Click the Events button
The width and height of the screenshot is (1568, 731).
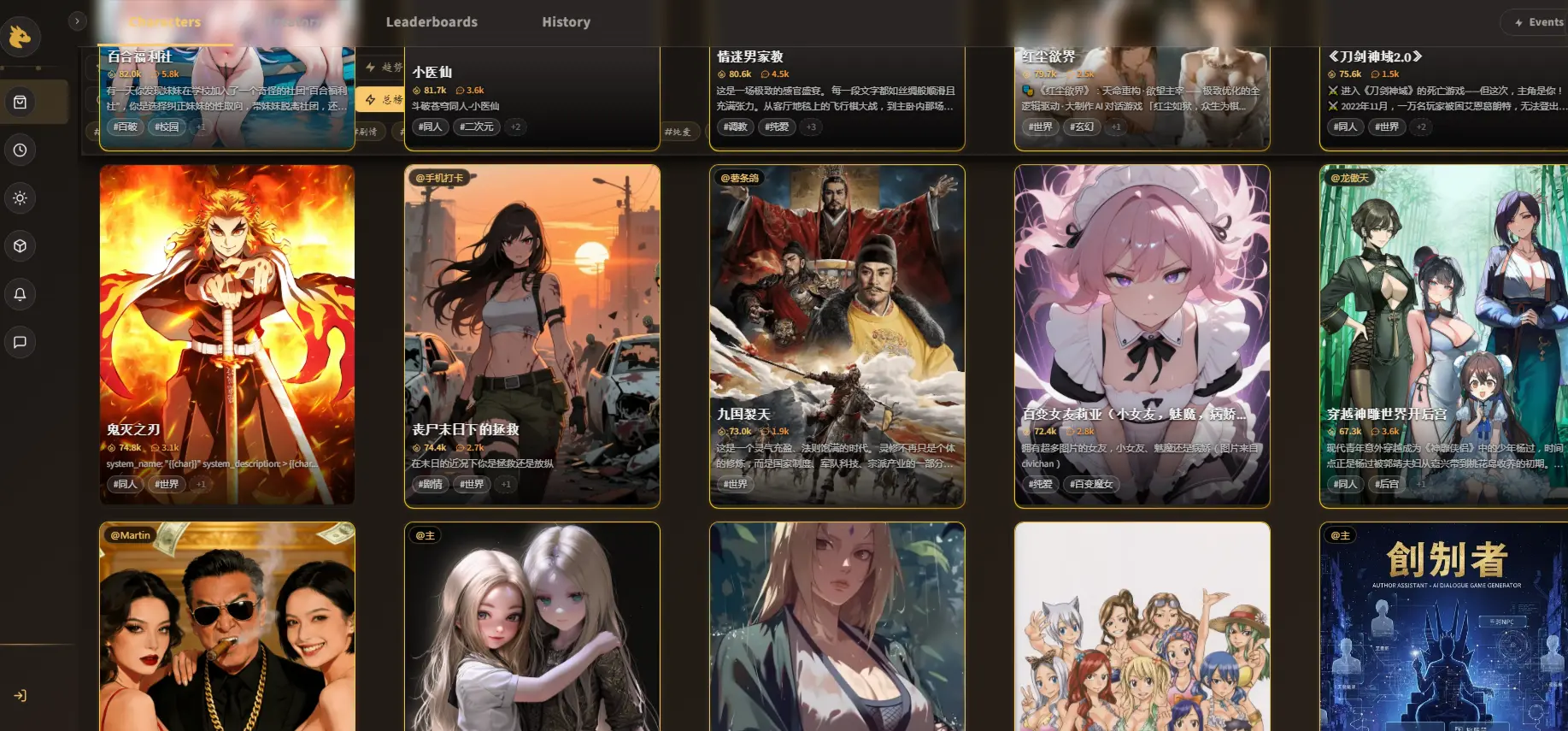click(x=1537, y=22)
